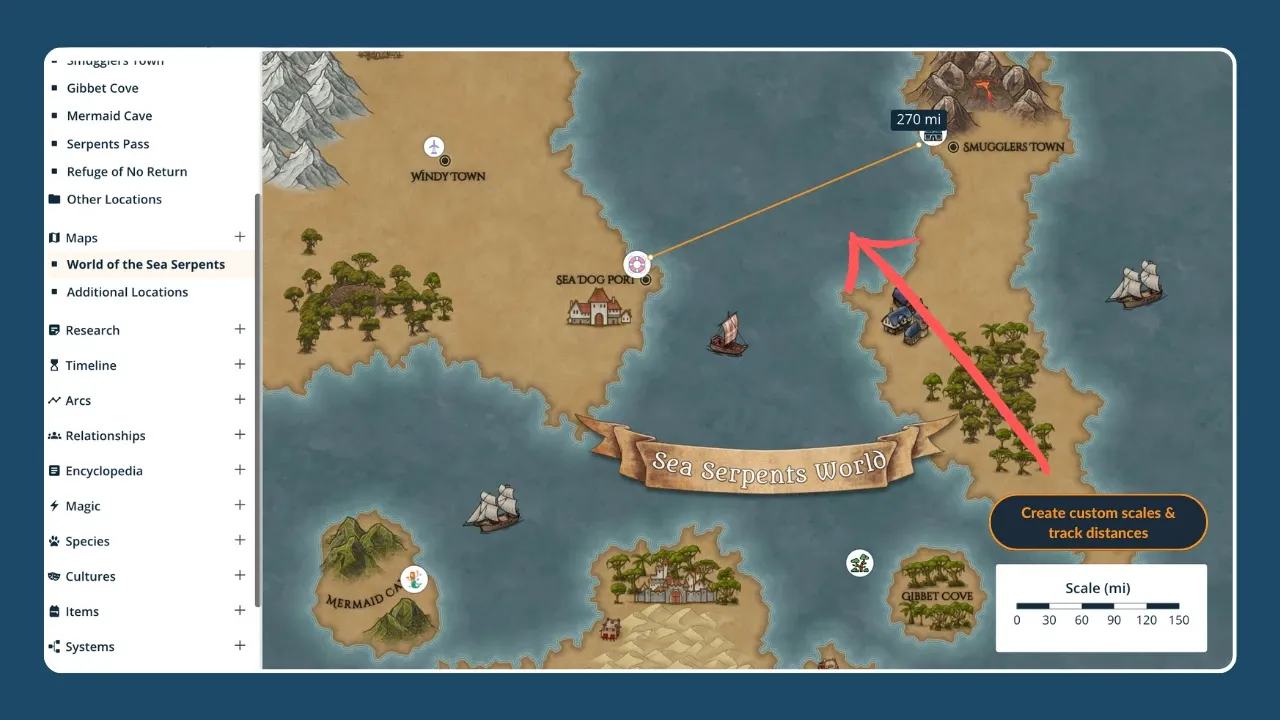Select the mermaid marker near Mermaid Cave
The height and width of the screenshot is (720, 1280).
(x=414, y=579)
